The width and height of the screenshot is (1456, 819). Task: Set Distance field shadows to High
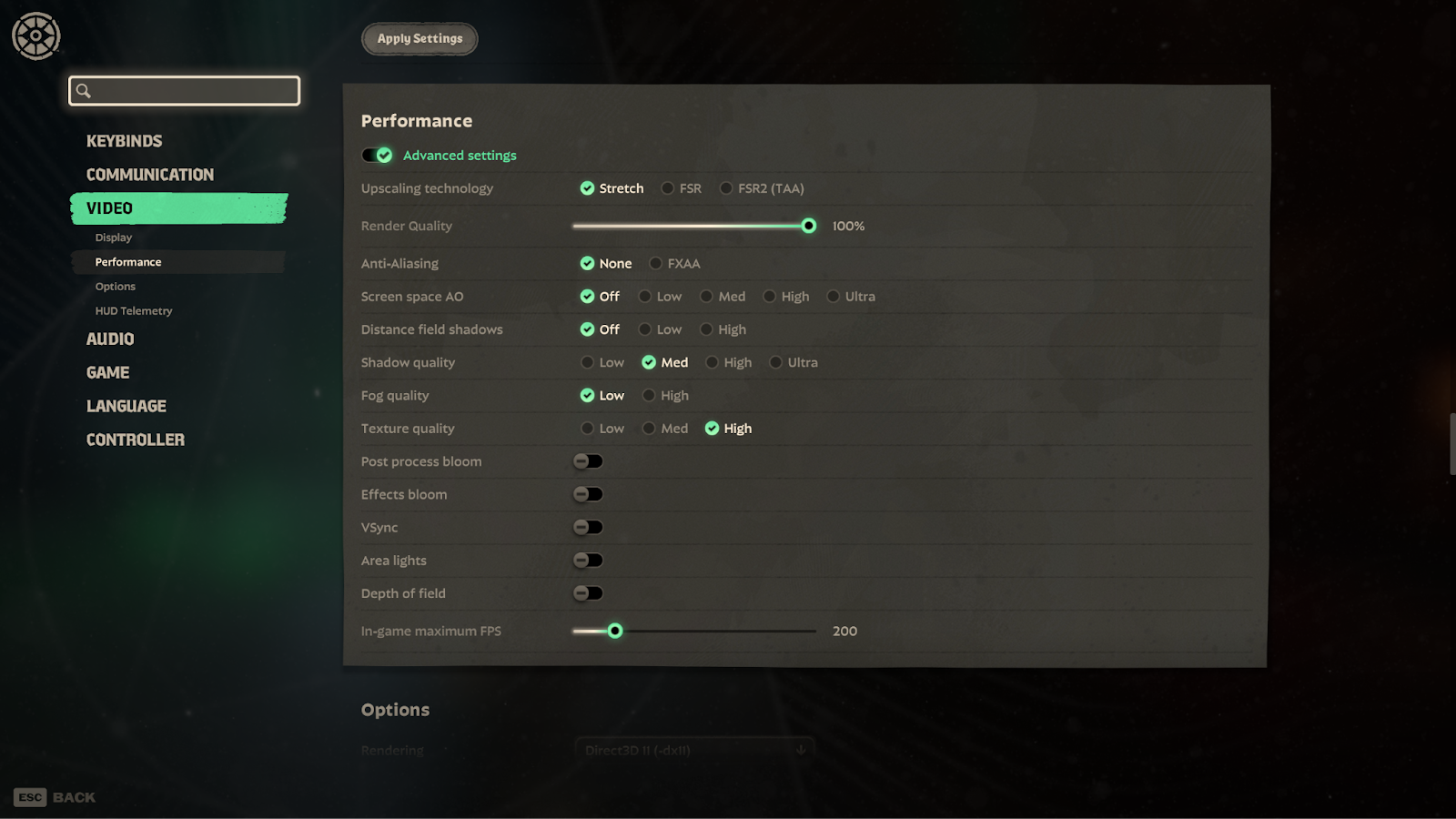(x=706, y=329)
